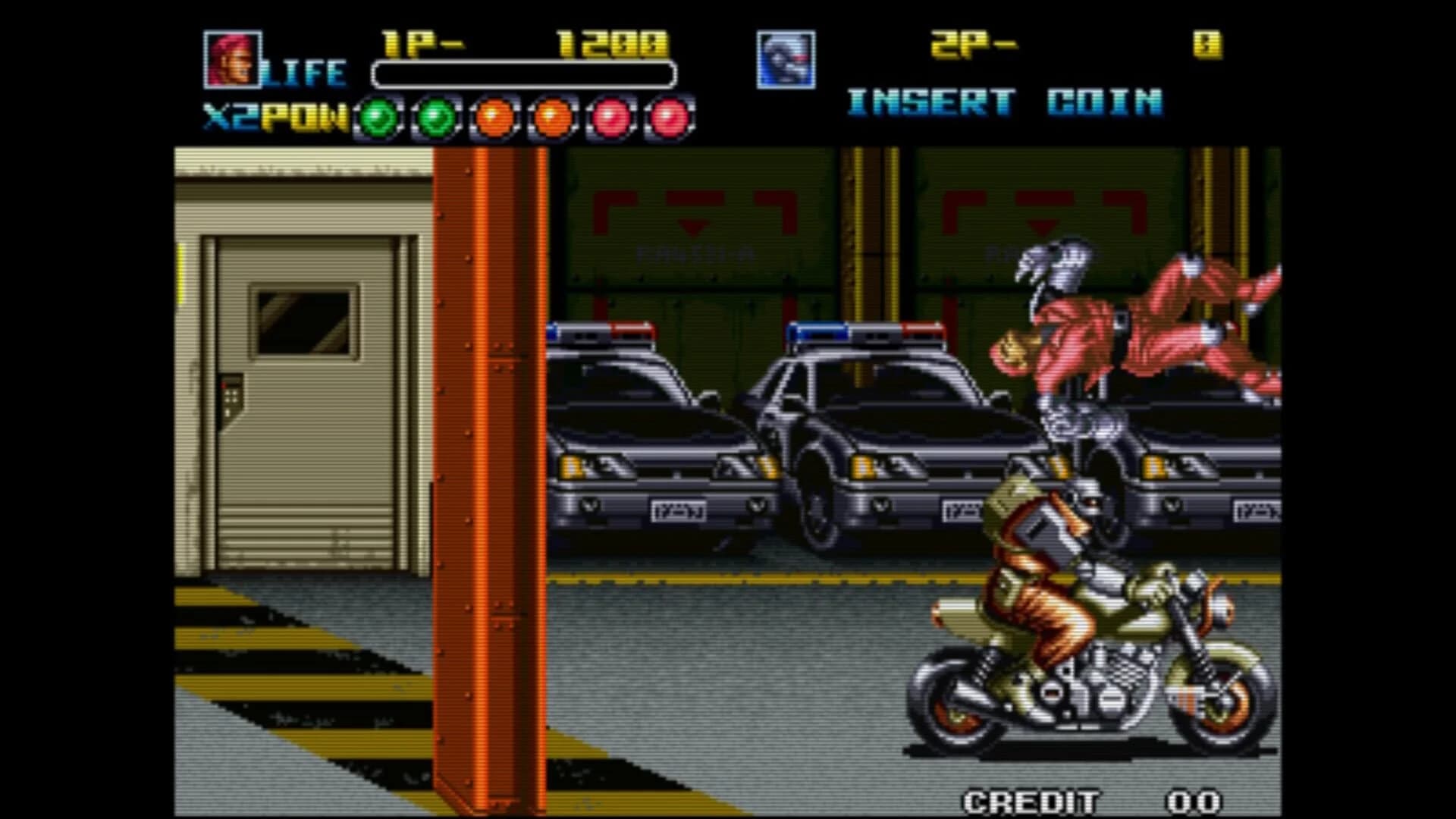Select the last red POW orb

668,116
